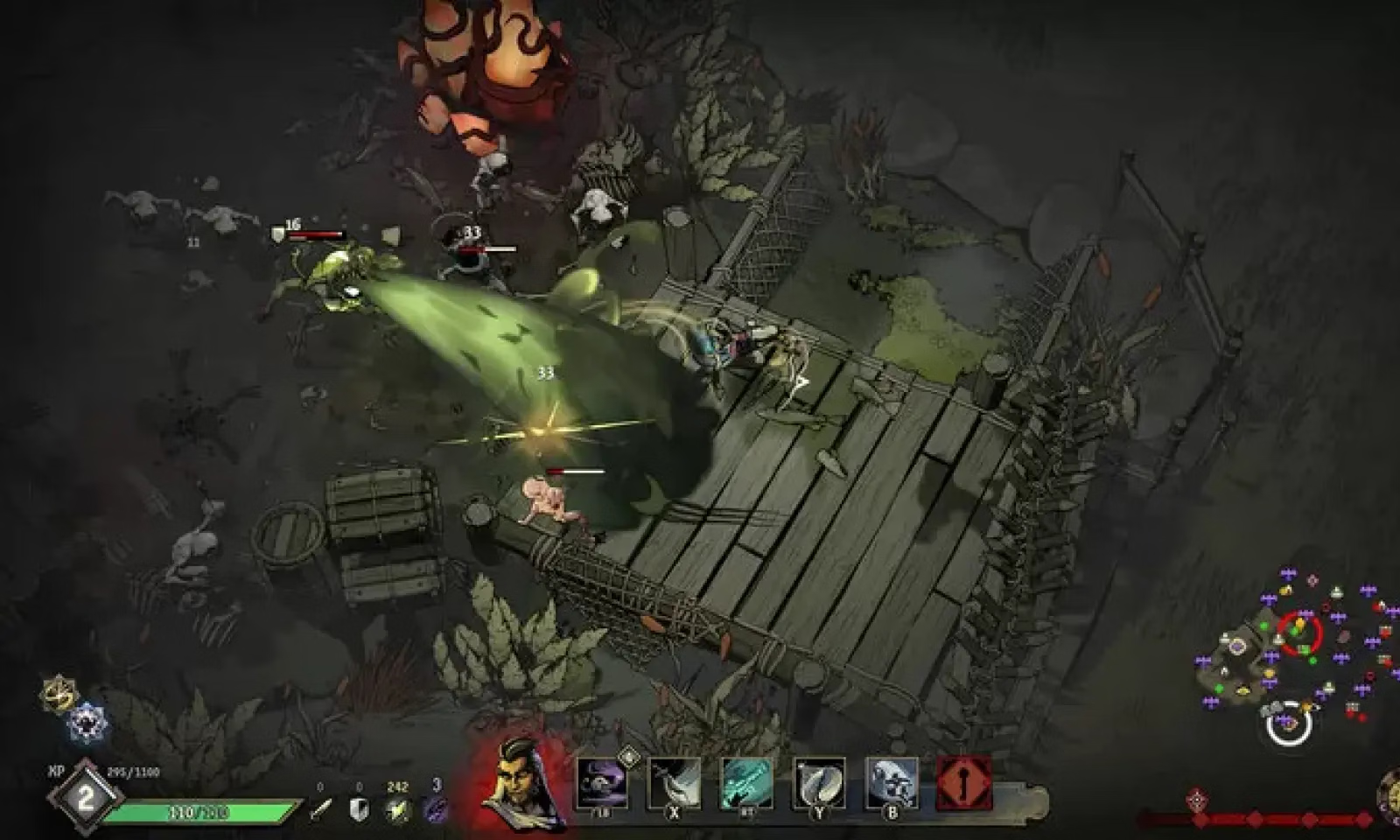Select the golden swirl buff icon
Viewport: 1400px width, 840px height.
tap(59, 695)
